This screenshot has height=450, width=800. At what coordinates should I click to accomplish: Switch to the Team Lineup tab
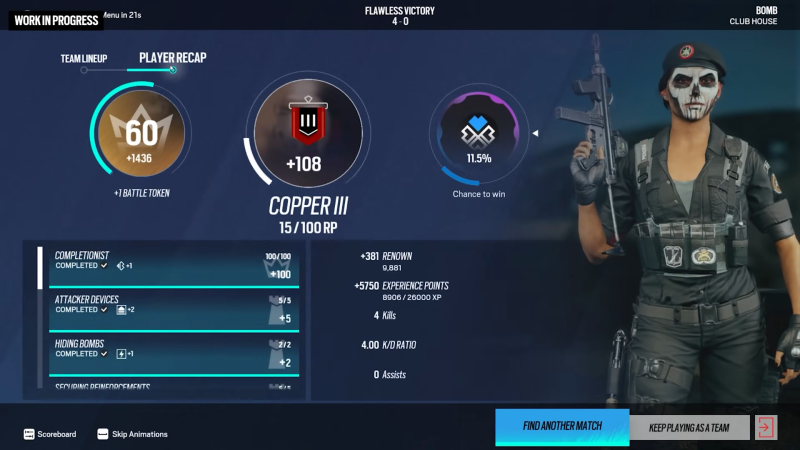(x=83, y=59)
